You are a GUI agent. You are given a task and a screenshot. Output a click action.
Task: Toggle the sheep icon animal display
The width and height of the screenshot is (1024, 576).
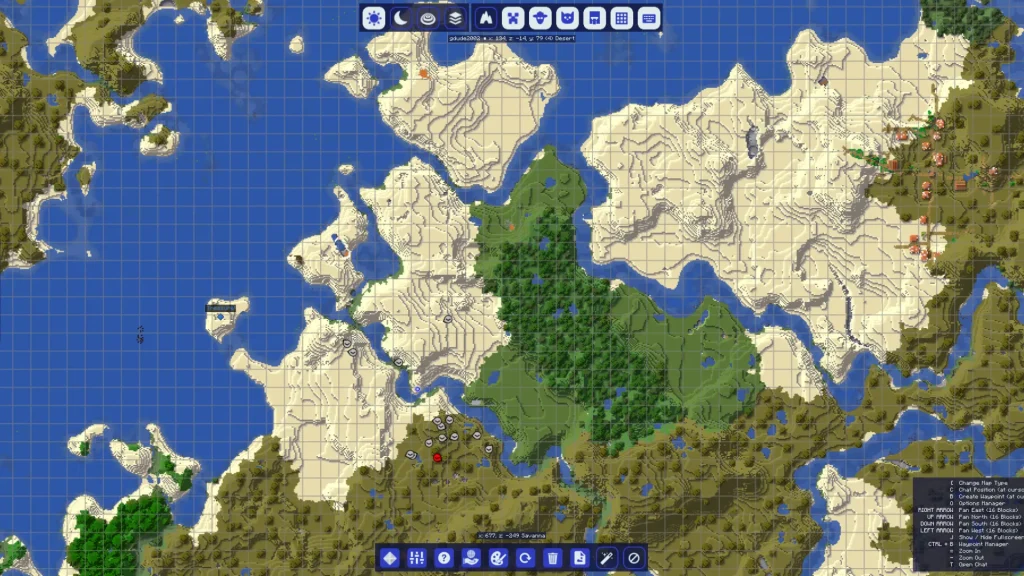[540, 17]
